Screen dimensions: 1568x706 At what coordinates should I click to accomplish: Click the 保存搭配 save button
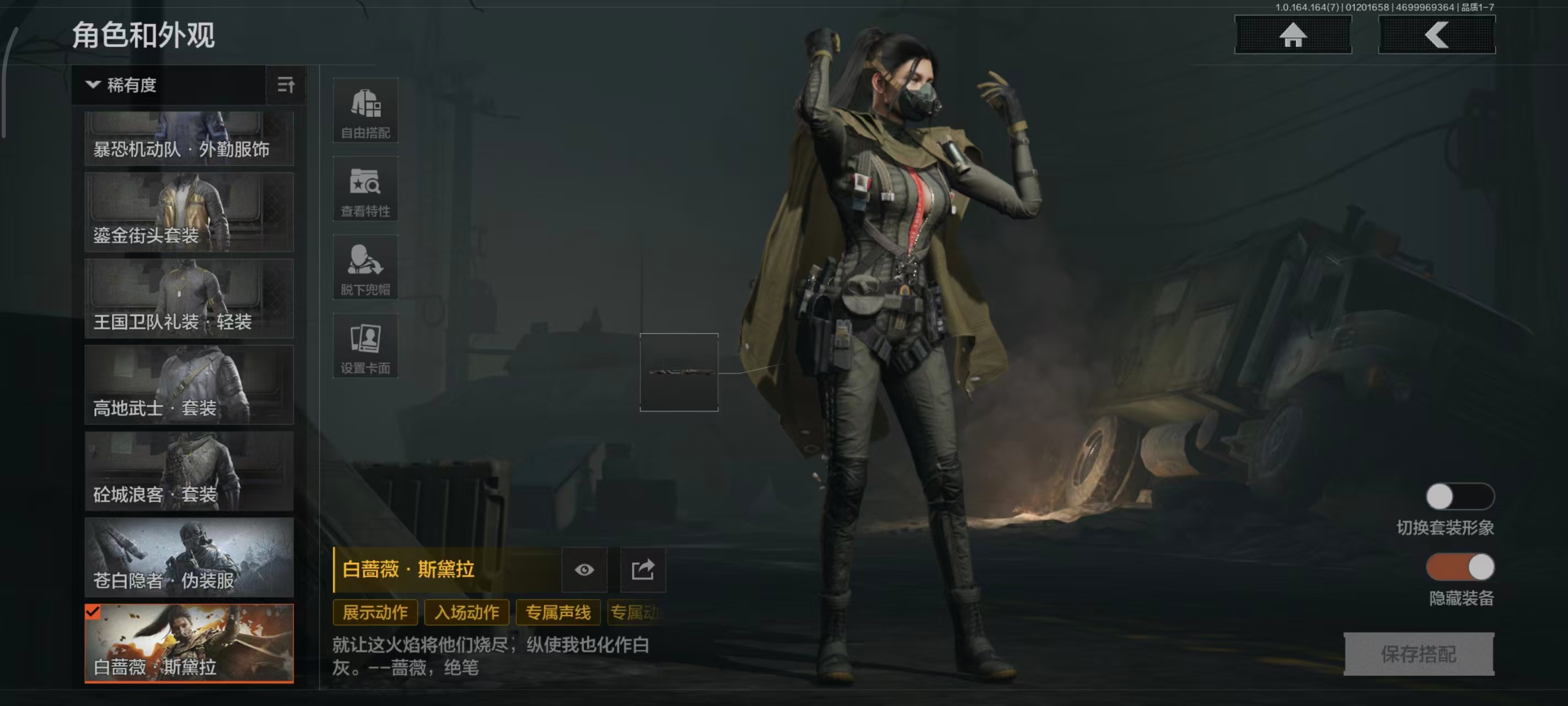(1418, 654)
